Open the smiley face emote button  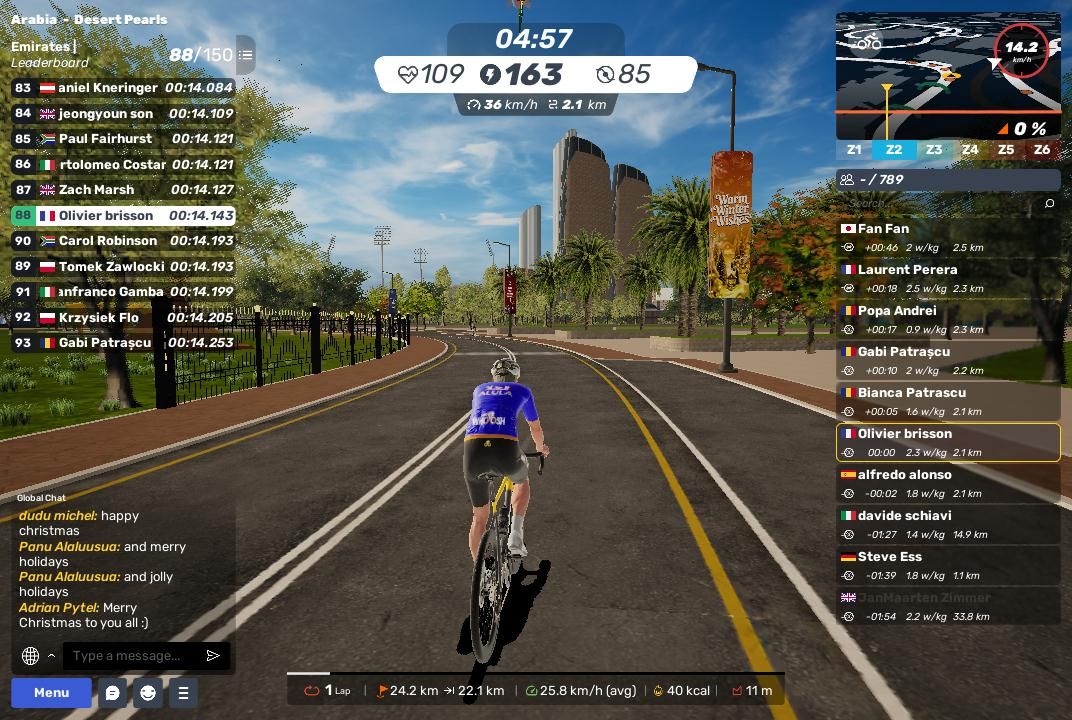point(148,692)
